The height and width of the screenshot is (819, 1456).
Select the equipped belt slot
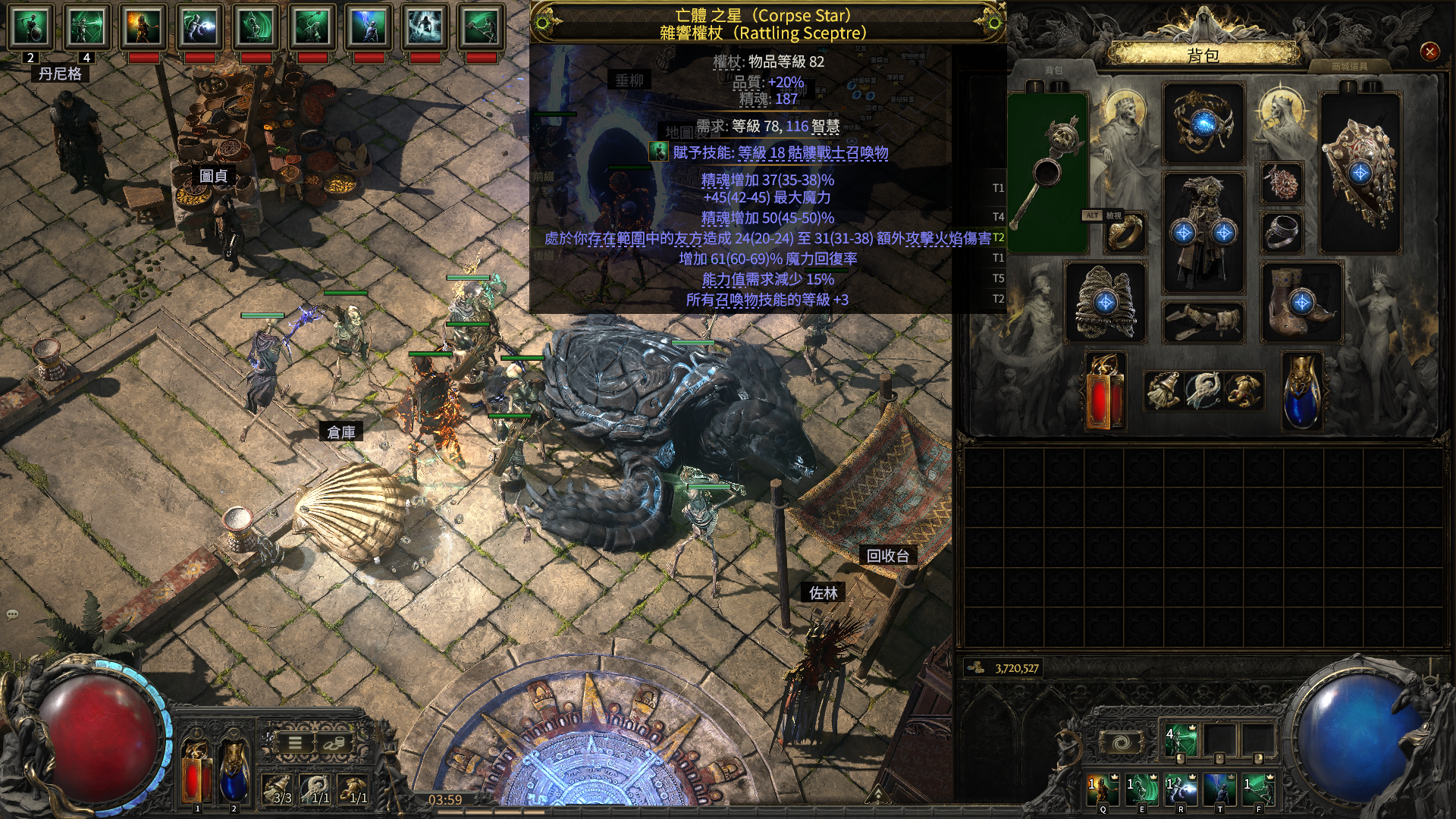[x=1203, y=321]
